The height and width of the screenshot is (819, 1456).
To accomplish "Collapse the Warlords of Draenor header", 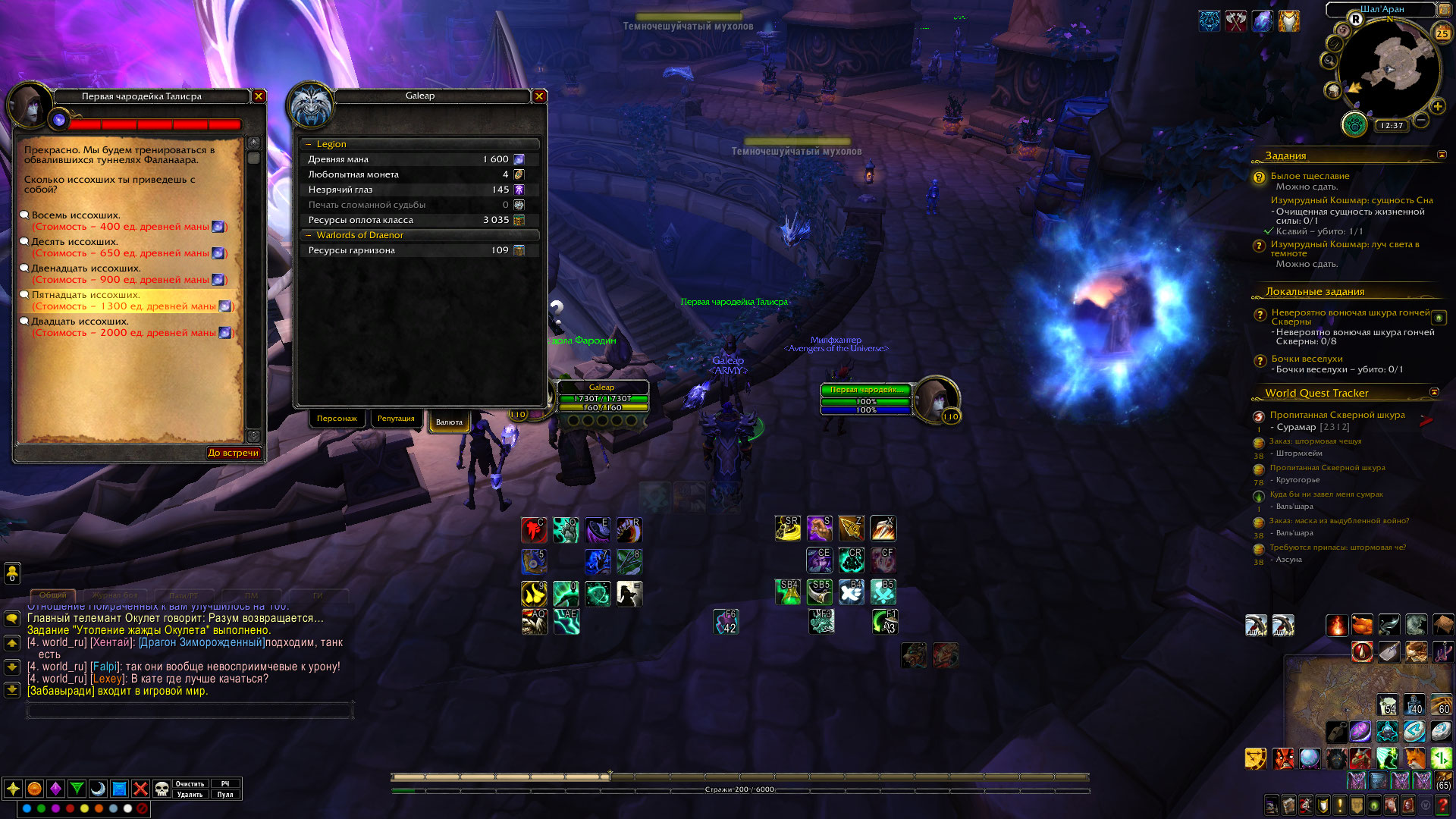I will point(309,235).
